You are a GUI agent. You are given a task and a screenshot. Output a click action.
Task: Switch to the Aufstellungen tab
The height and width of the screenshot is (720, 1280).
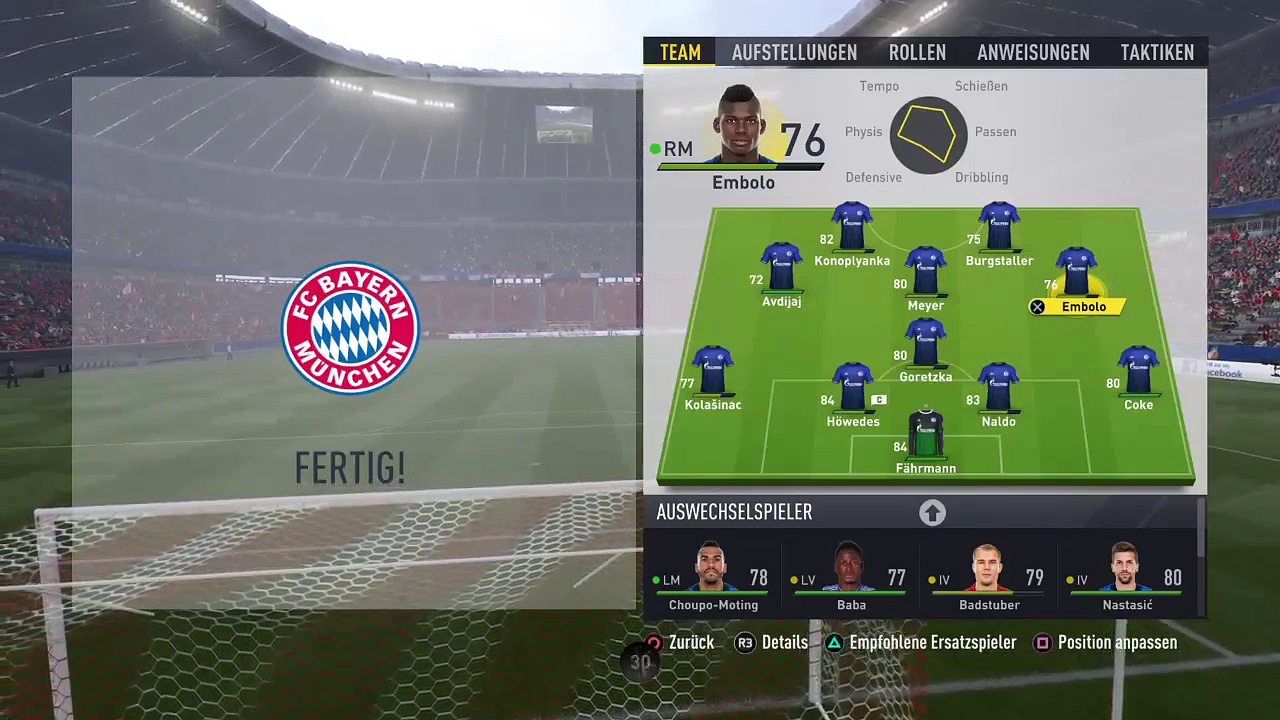pos(794,52)
